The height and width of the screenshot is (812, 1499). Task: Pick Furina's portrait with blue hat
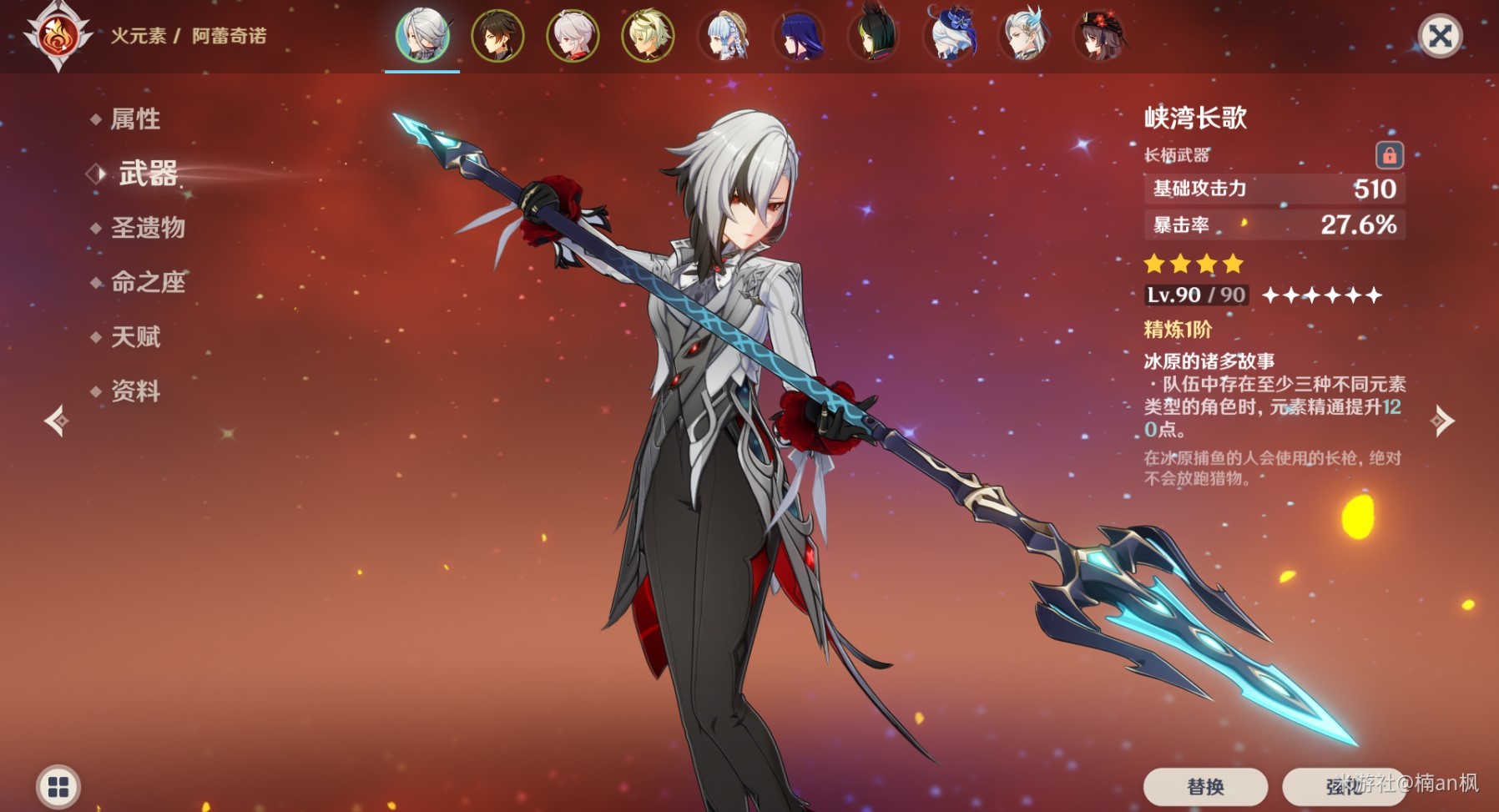pos(950,36)
